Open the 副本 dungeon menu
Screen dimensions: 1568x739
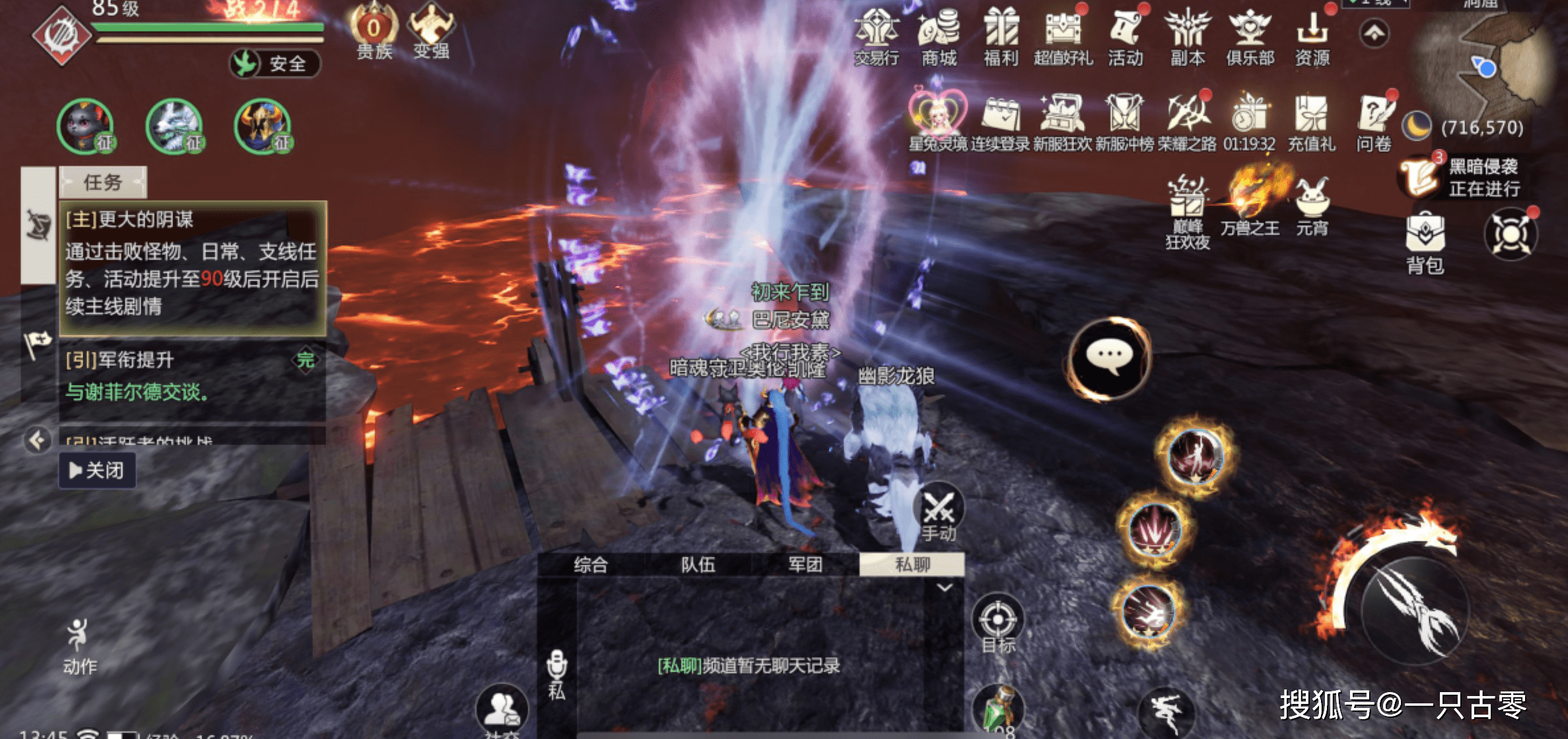coord(1188,36)
